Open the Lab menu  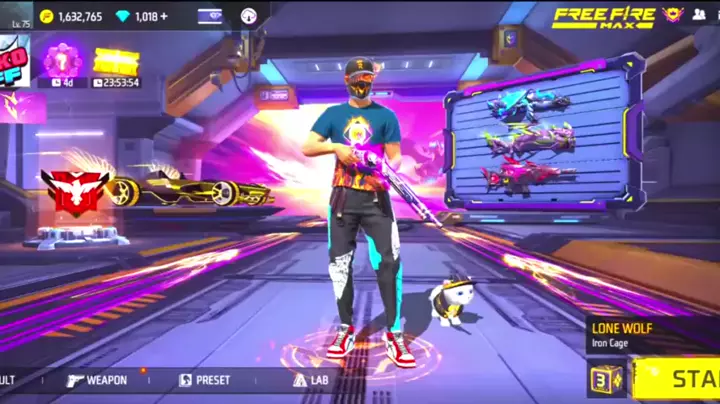[x=311, y=380]
